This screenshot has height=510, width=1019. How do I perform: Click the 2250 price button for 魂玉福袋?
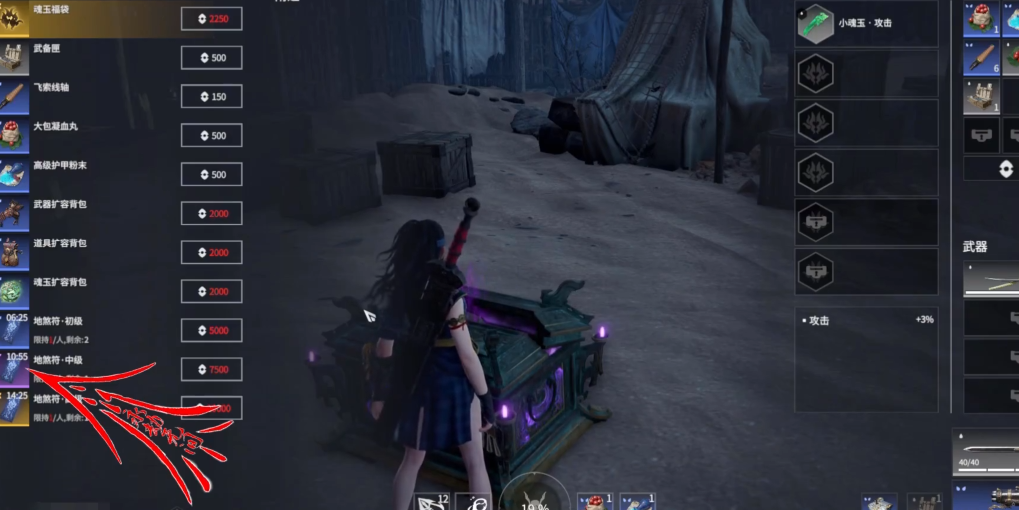pyautogui.click(x=211, y=19)
